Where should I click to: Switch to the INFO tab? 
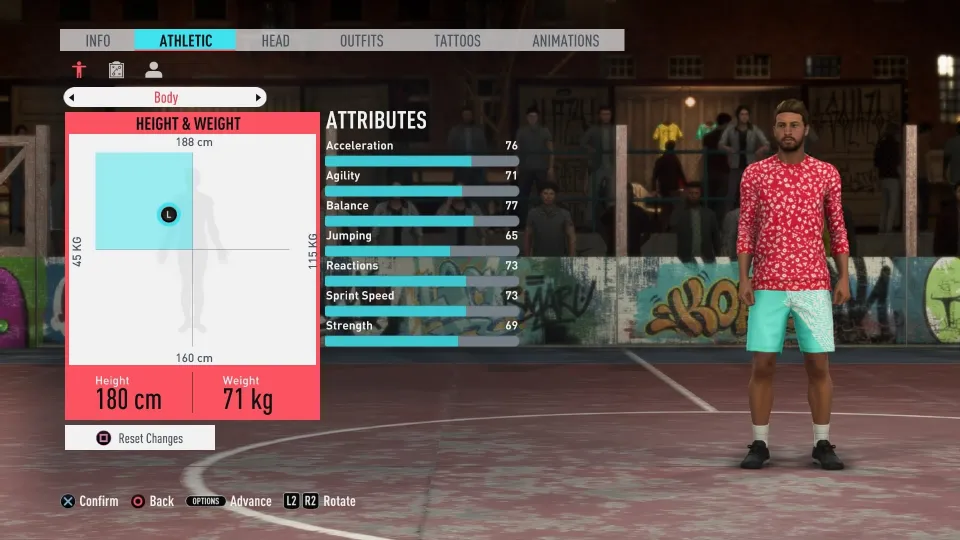pos(98,41)
